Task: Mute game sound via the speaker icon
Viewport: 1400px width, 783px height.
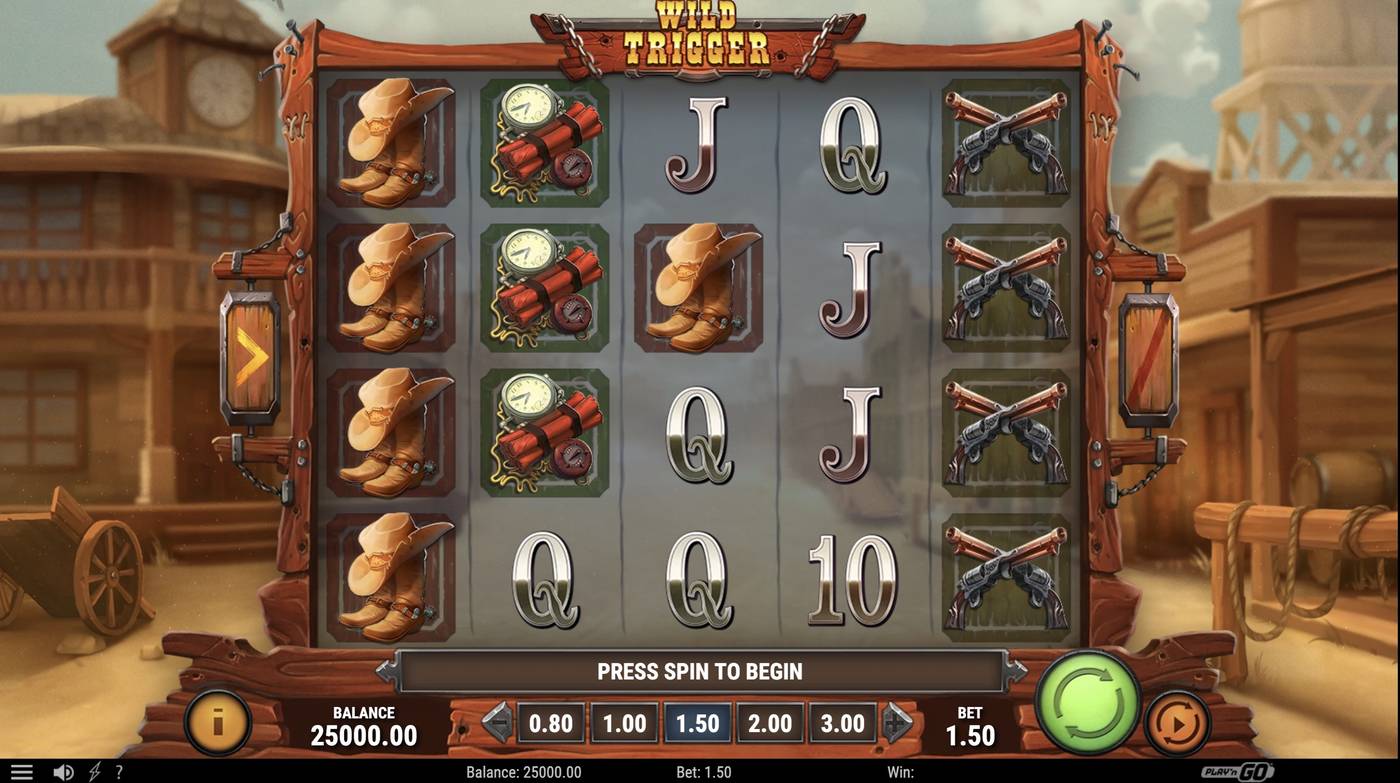Action: pyautogui.click(x=62, y=770)
